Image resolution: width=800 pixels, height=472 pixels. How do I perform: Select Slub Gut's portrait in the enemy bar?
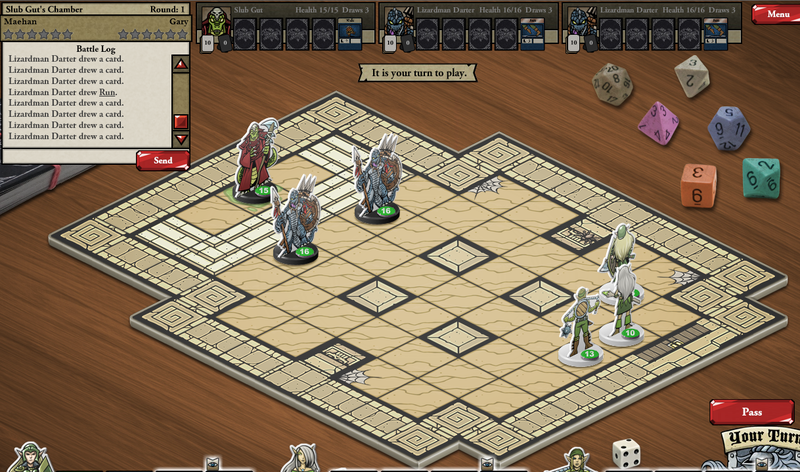[214, 20]
